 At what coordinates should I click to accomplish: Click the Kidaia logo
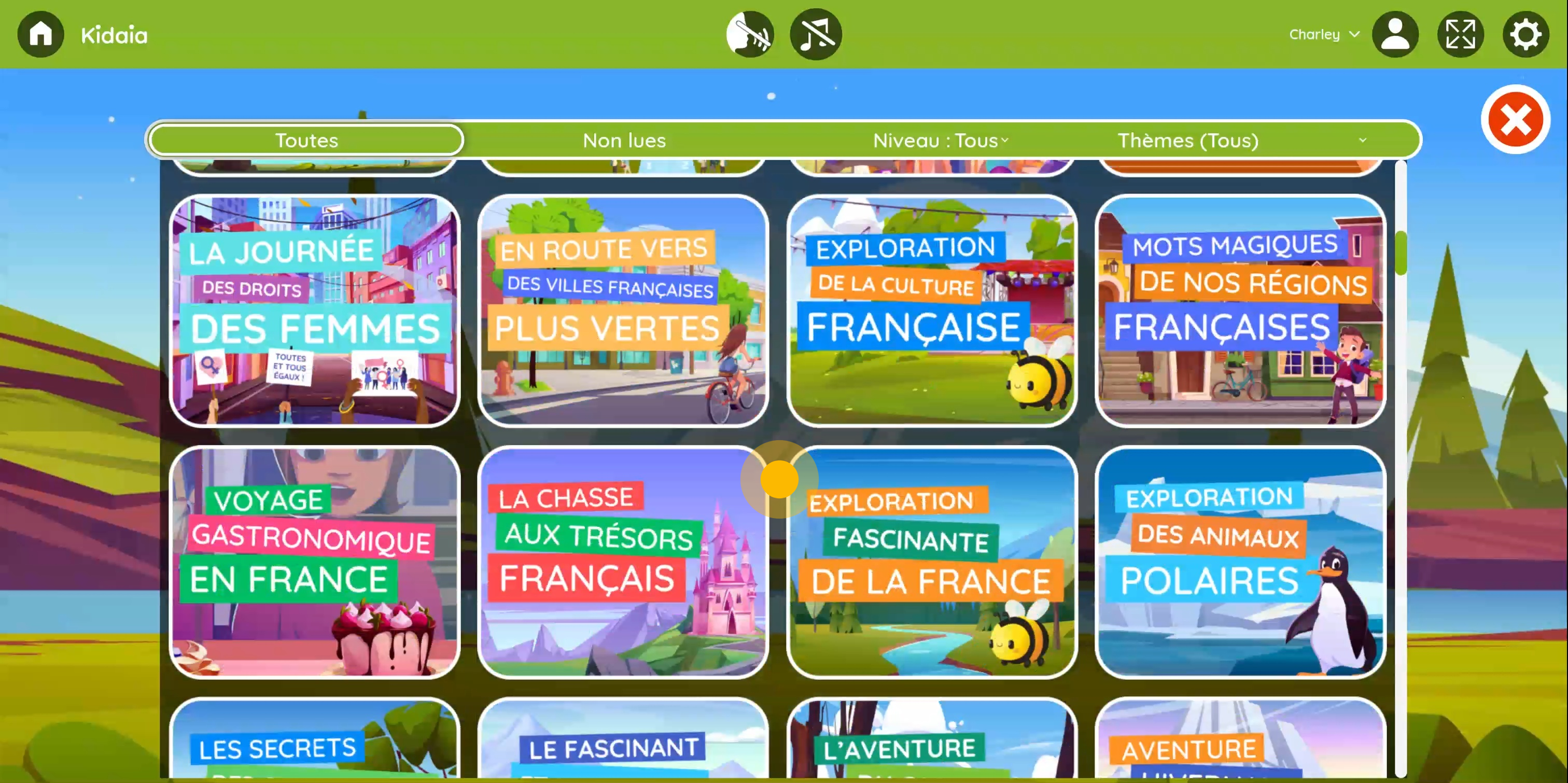(x=113, y=34)
